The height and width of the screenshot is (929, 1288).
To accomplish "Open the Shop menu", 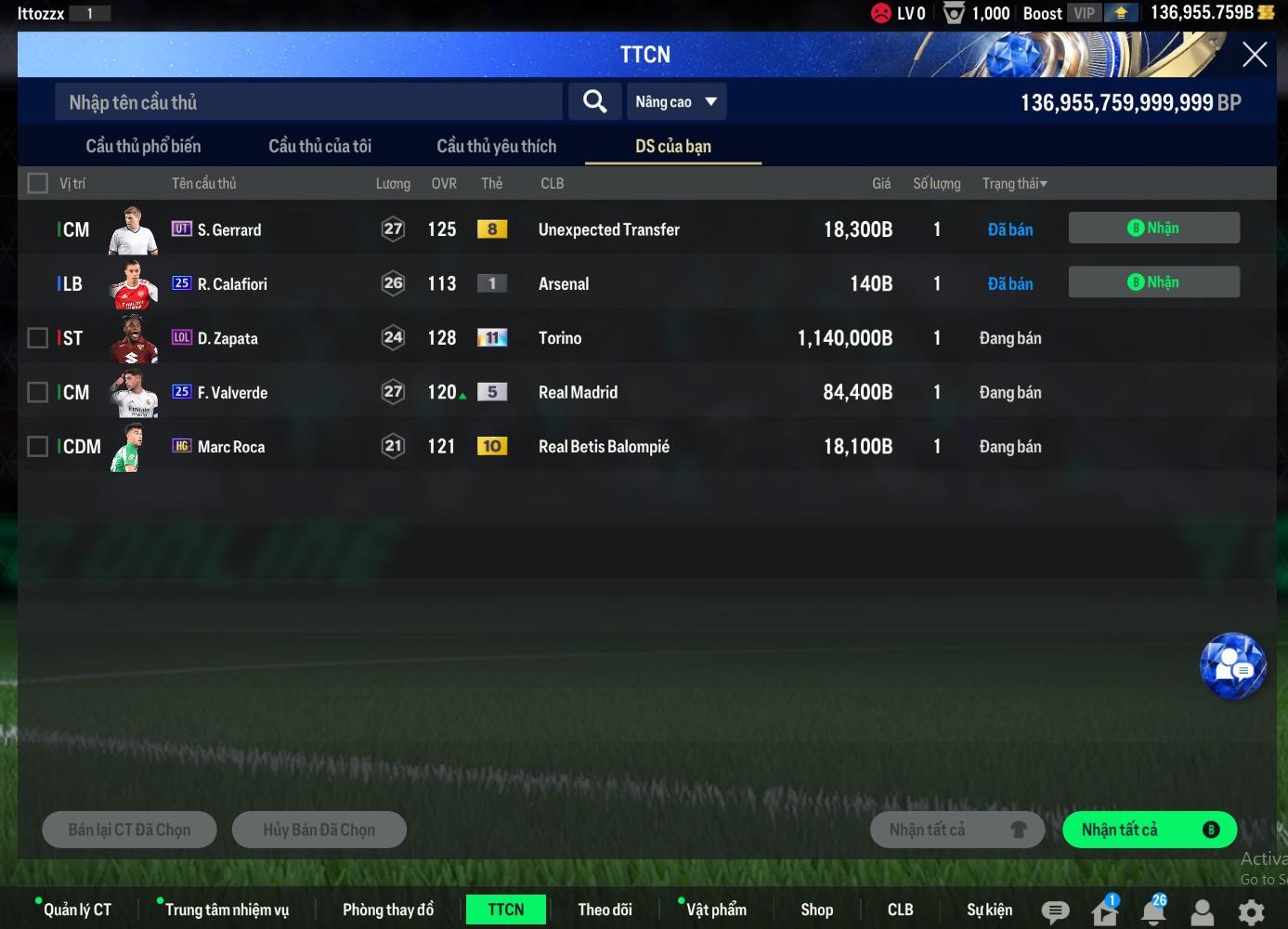I will point(816,909).
